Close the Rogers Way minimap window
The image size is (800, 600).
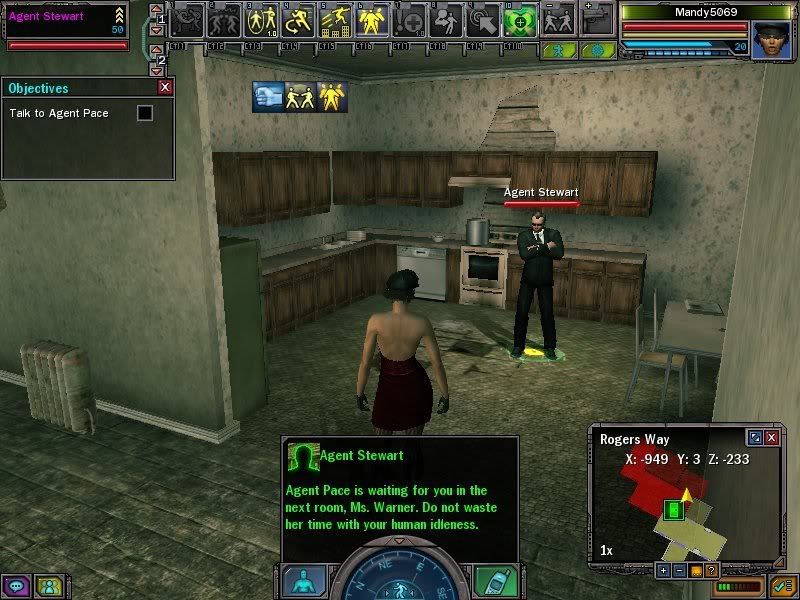[x=771, y=438]
